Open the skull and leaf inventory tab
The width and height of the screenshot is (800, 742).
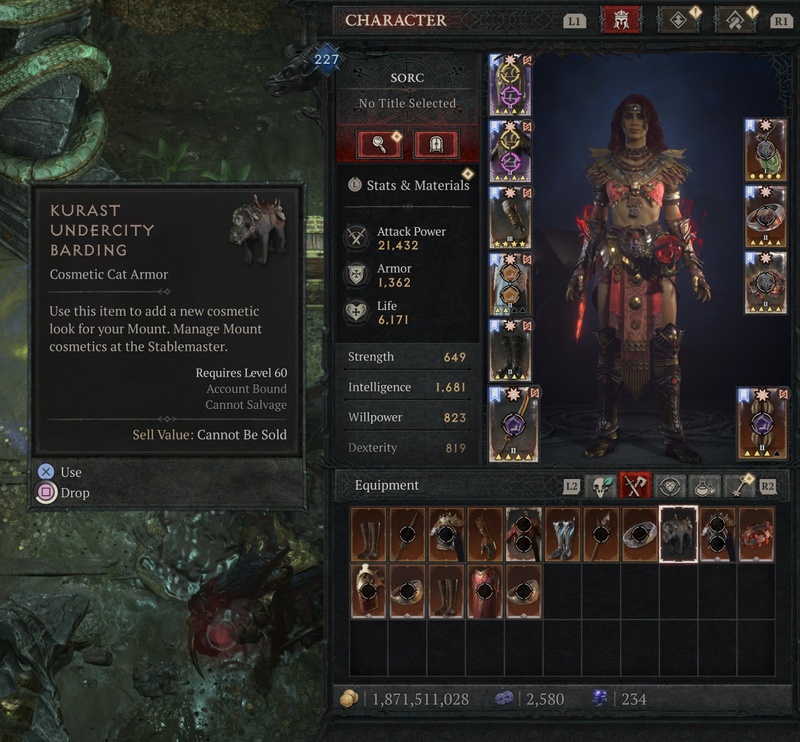(601, 486)
